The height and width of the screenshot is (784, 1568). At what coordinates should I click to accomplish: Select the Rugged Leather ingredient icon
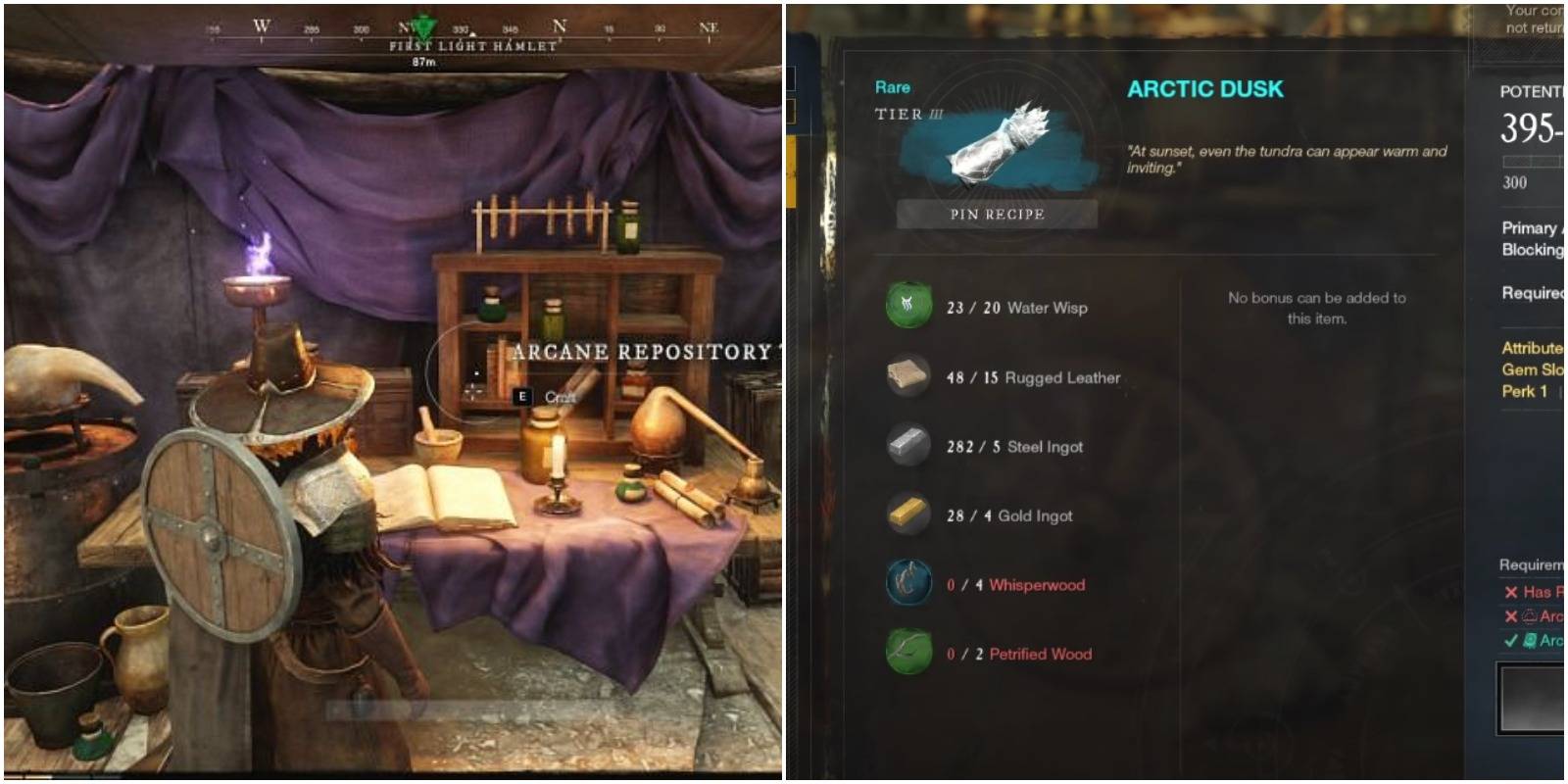(907, 376)
